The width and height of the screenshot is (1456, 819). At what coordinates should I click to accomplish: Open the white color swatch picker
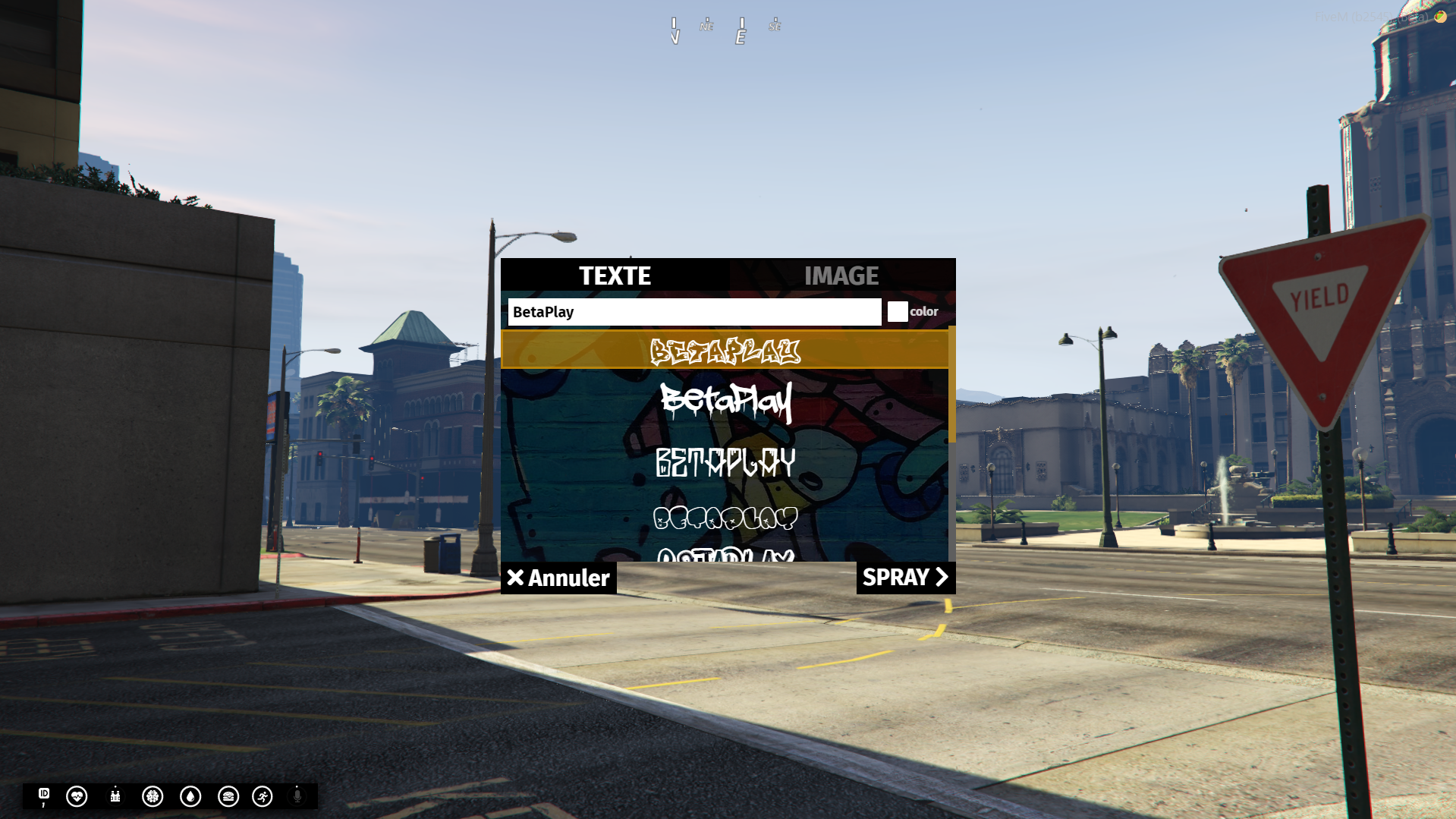(898, 312)
